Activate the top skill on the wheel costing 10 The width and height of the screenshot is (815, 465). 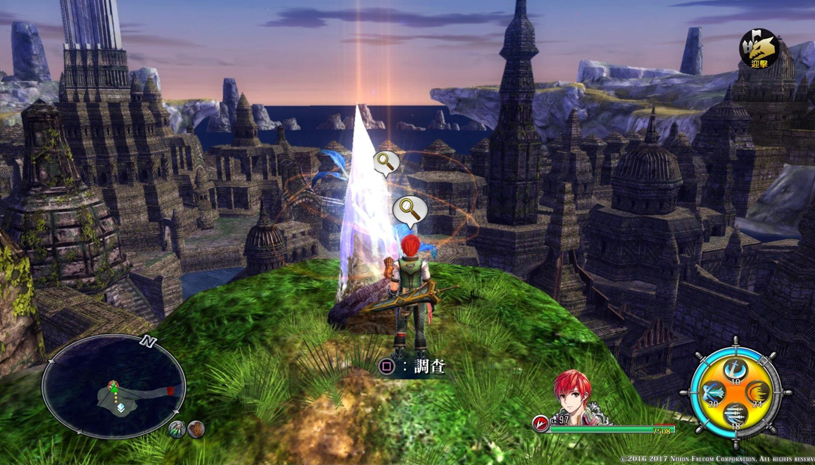[736, 371]
